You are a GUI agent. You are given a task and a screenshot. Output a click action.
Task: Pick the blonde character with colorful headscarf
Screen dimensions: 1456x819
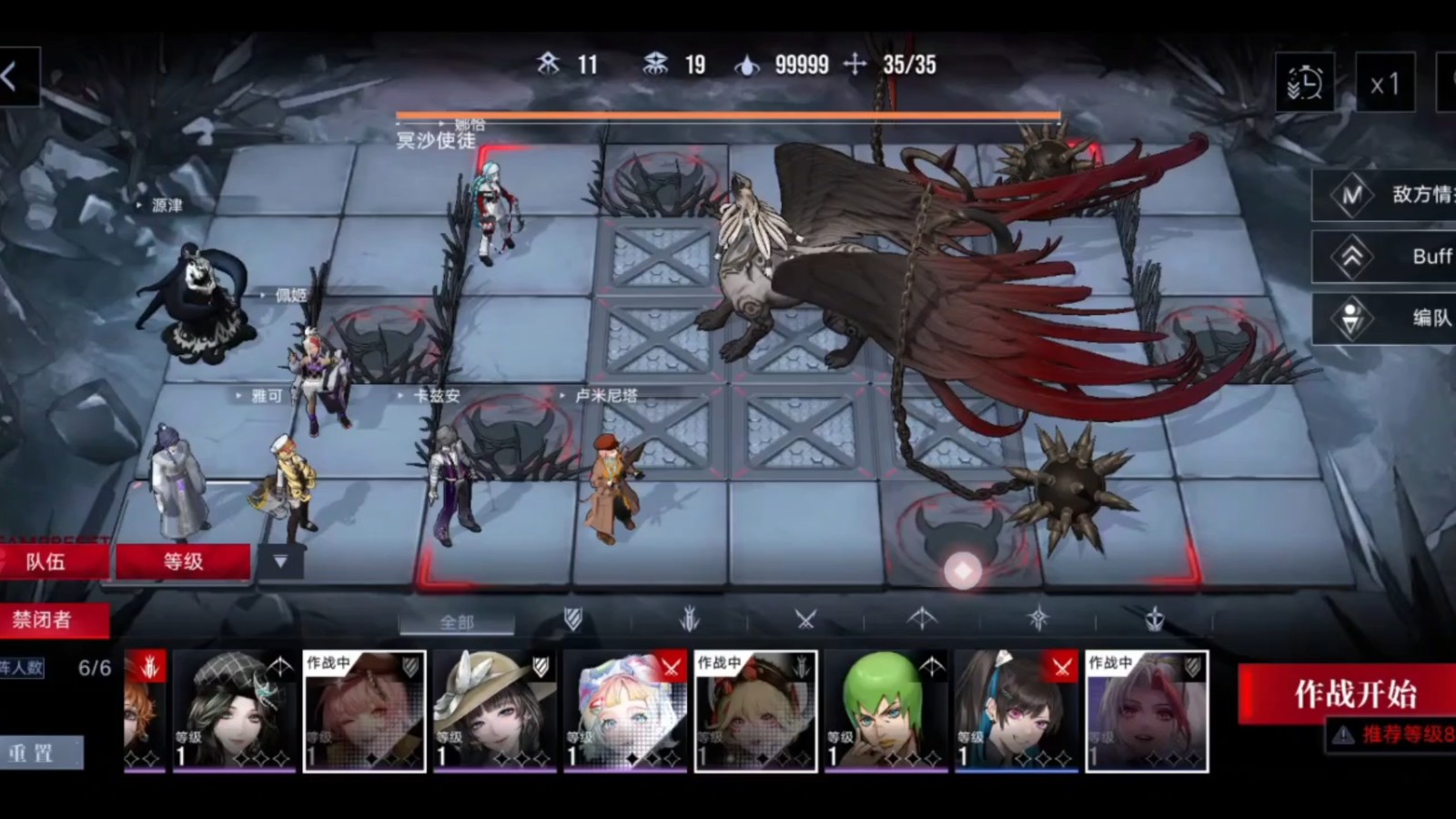pos(625,712)
